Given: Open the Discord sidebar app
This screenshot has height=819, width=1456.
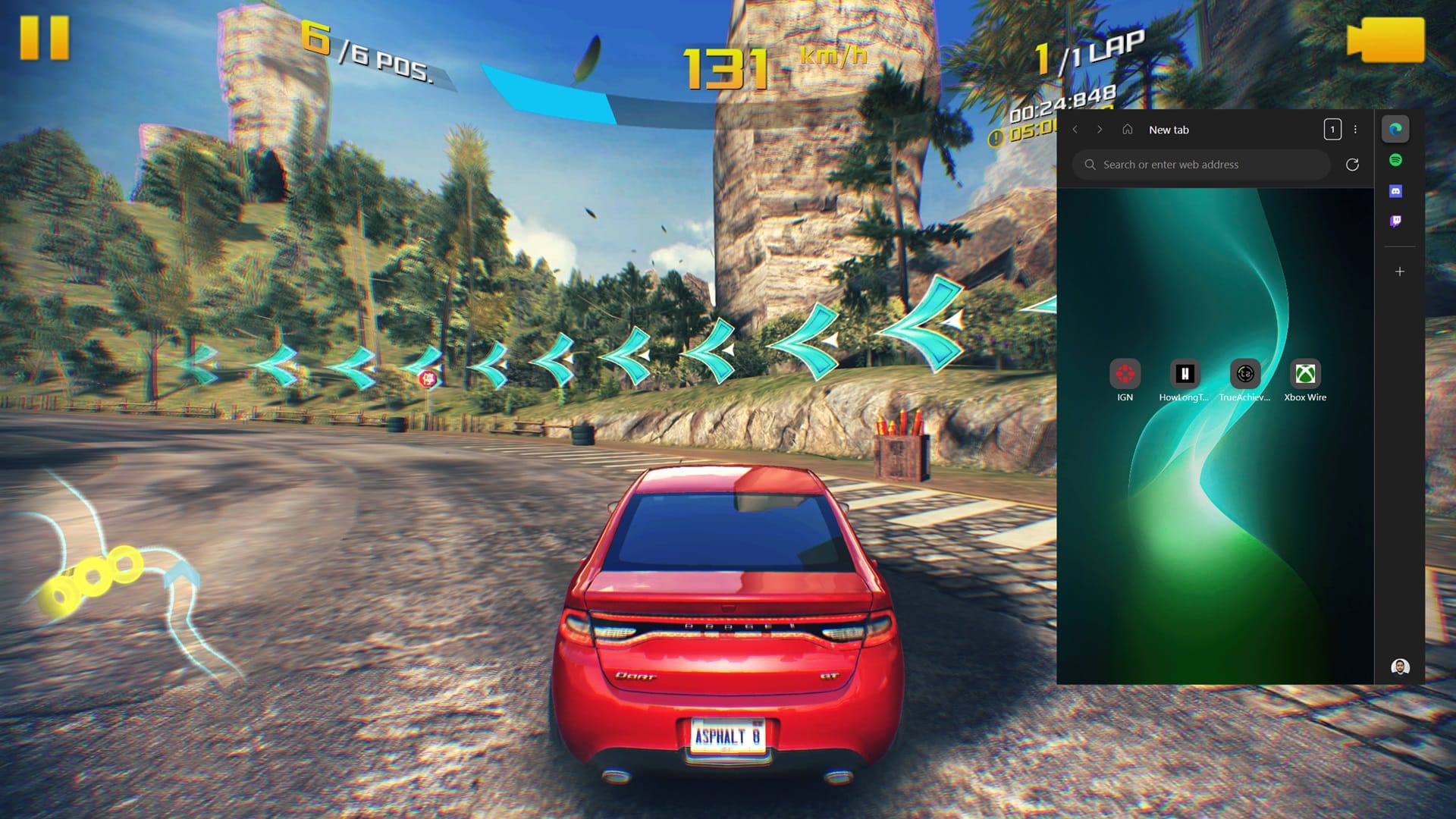Looking at the screenshot, I should [1395, 191].
